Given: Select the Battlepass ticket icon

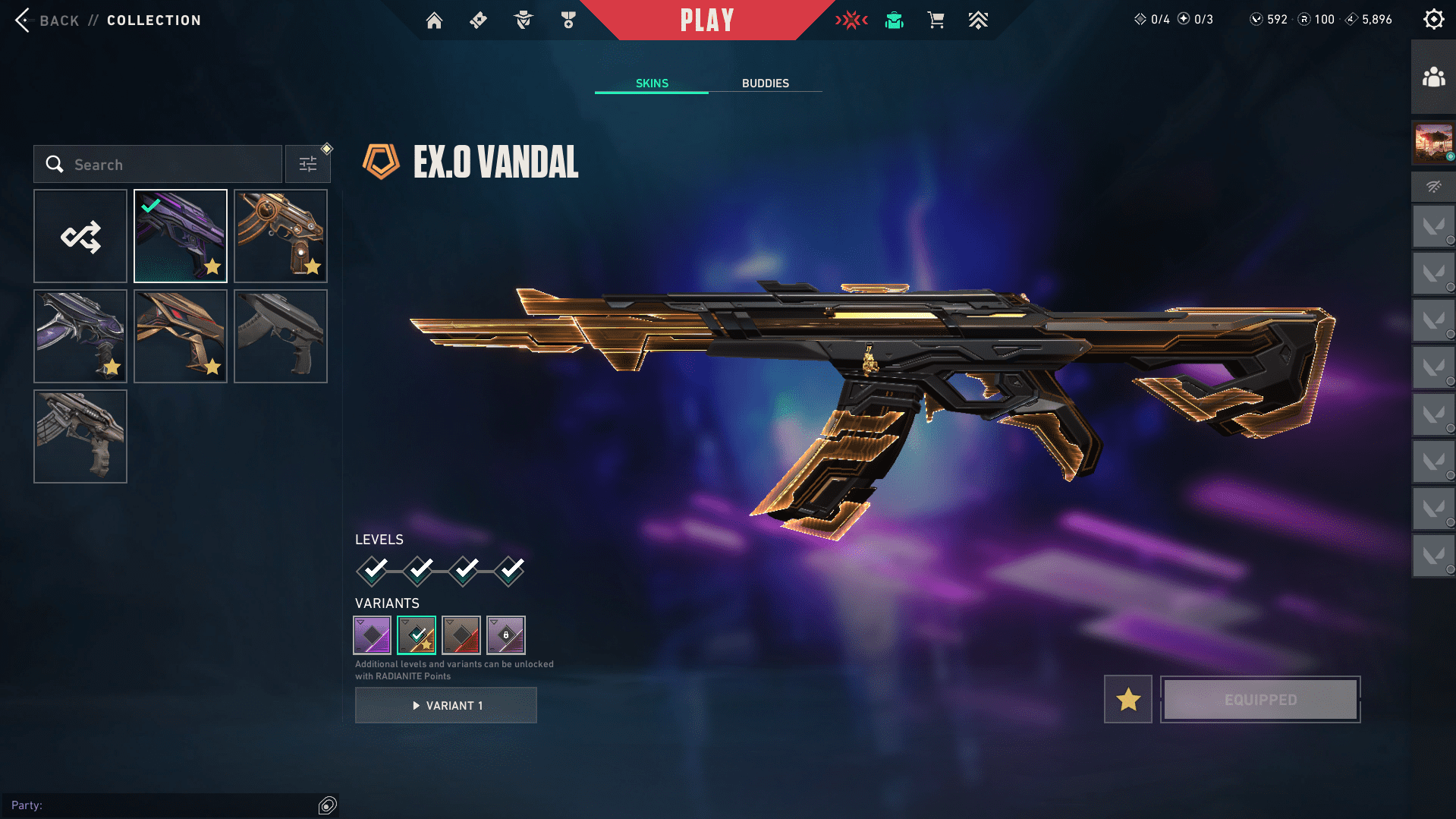Looking at the screenshot, I should [478, 20].
